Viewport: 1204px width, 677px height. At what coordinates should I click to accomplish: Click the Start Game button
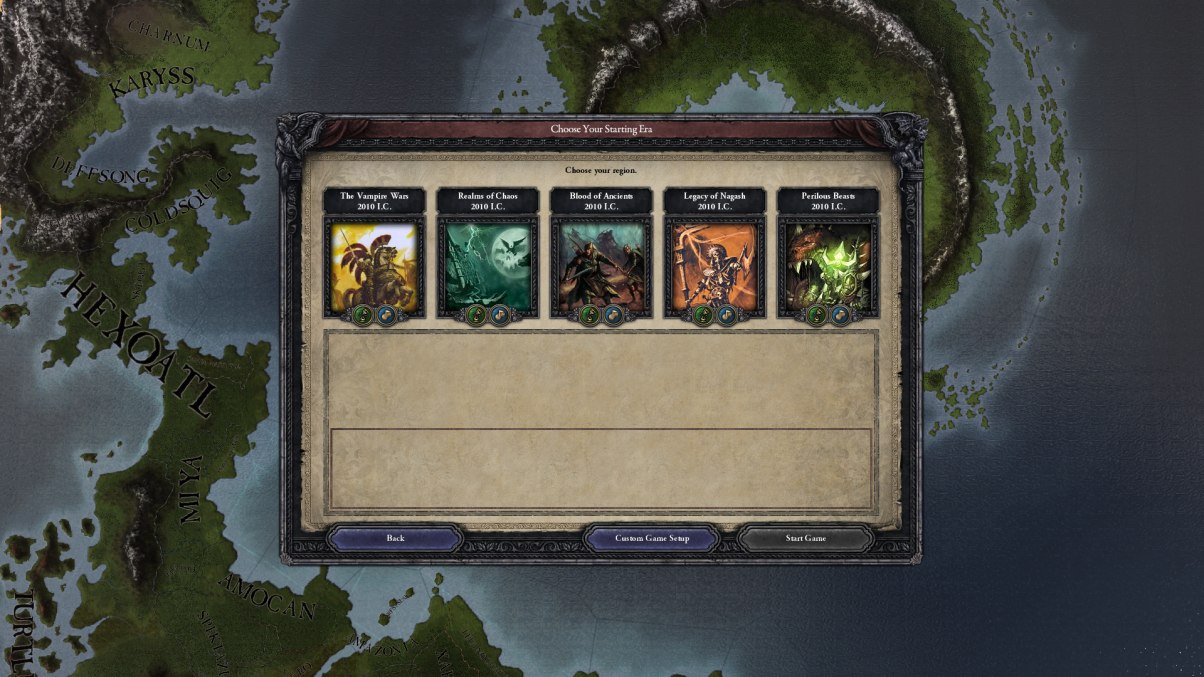click(x=805, y=539)
